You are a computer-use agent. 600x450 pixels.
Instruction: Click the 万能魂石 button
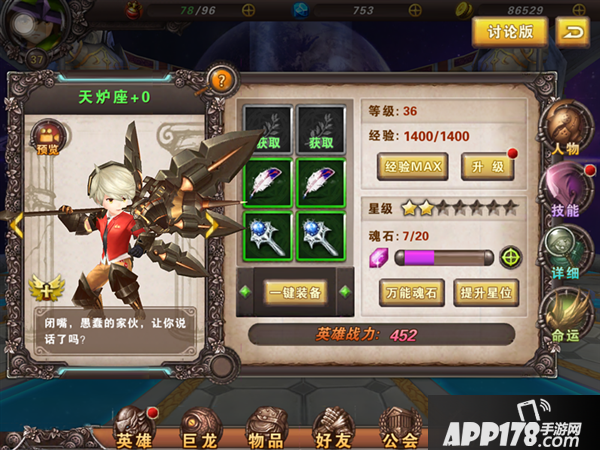pyautogui.click(x=412, y=293)
